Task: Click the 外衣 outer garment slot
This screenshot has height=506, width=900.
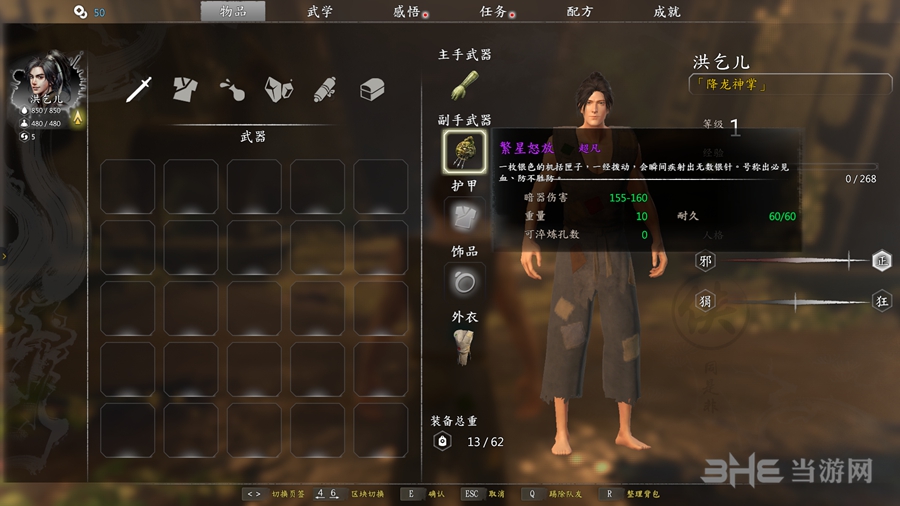Action: tap(465, 346)
